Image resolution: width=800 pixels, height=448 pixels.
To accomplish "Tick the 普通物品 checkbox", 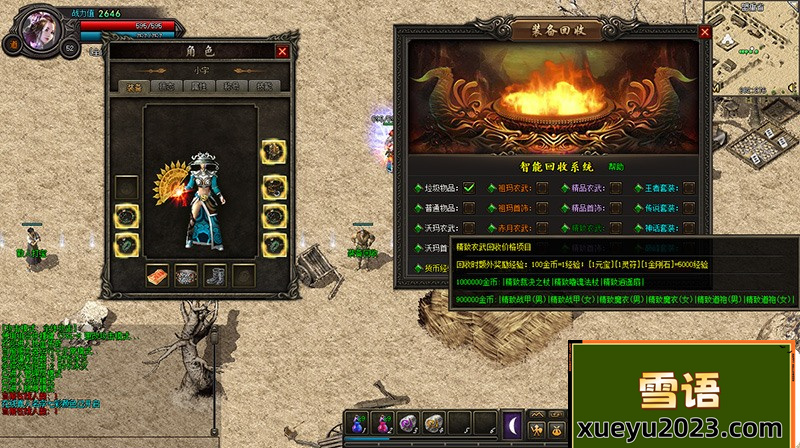I will tap(468, 207).
